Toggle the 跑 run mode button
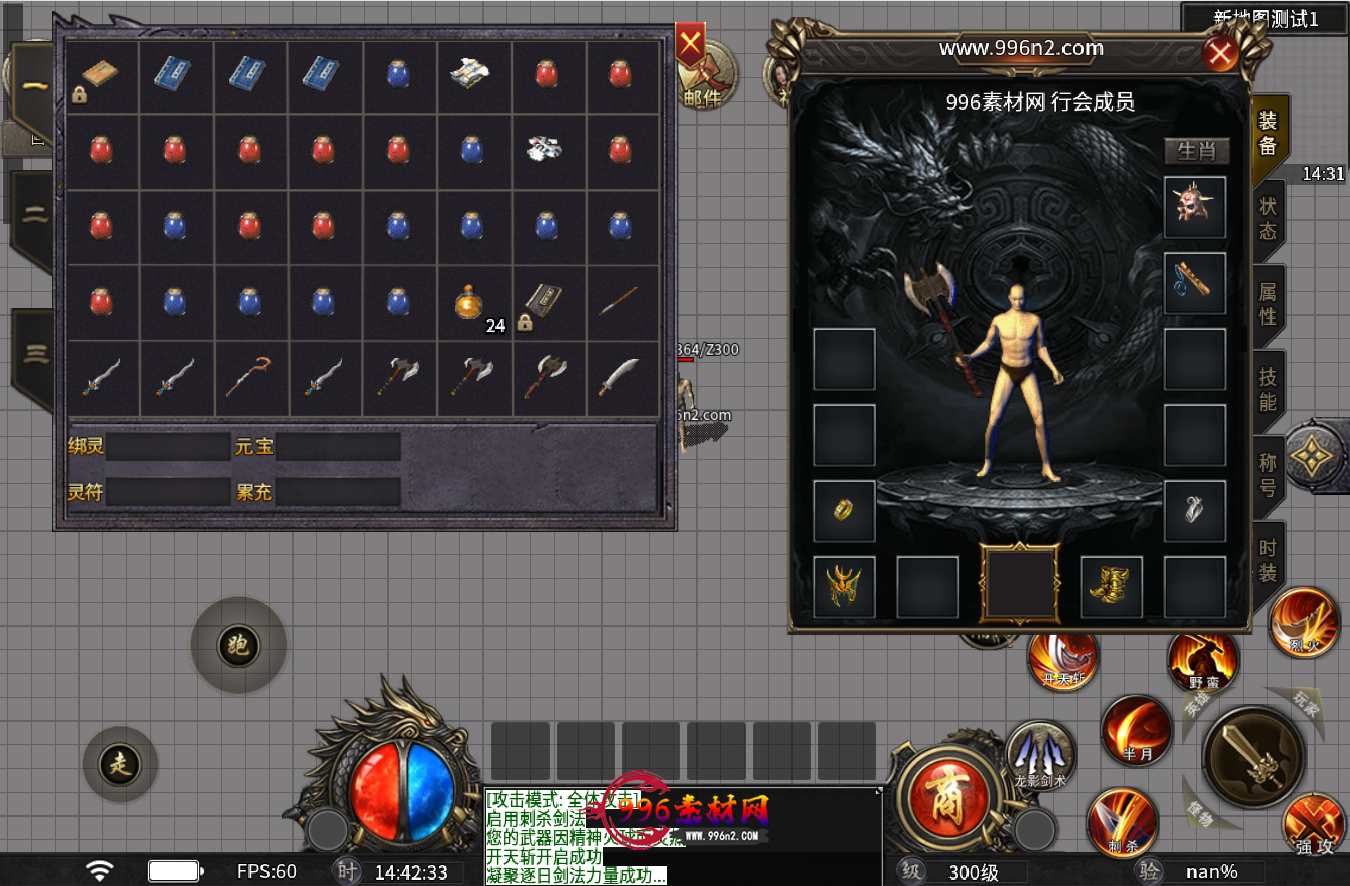This screenshot has height=886, width=1350. 238,646
